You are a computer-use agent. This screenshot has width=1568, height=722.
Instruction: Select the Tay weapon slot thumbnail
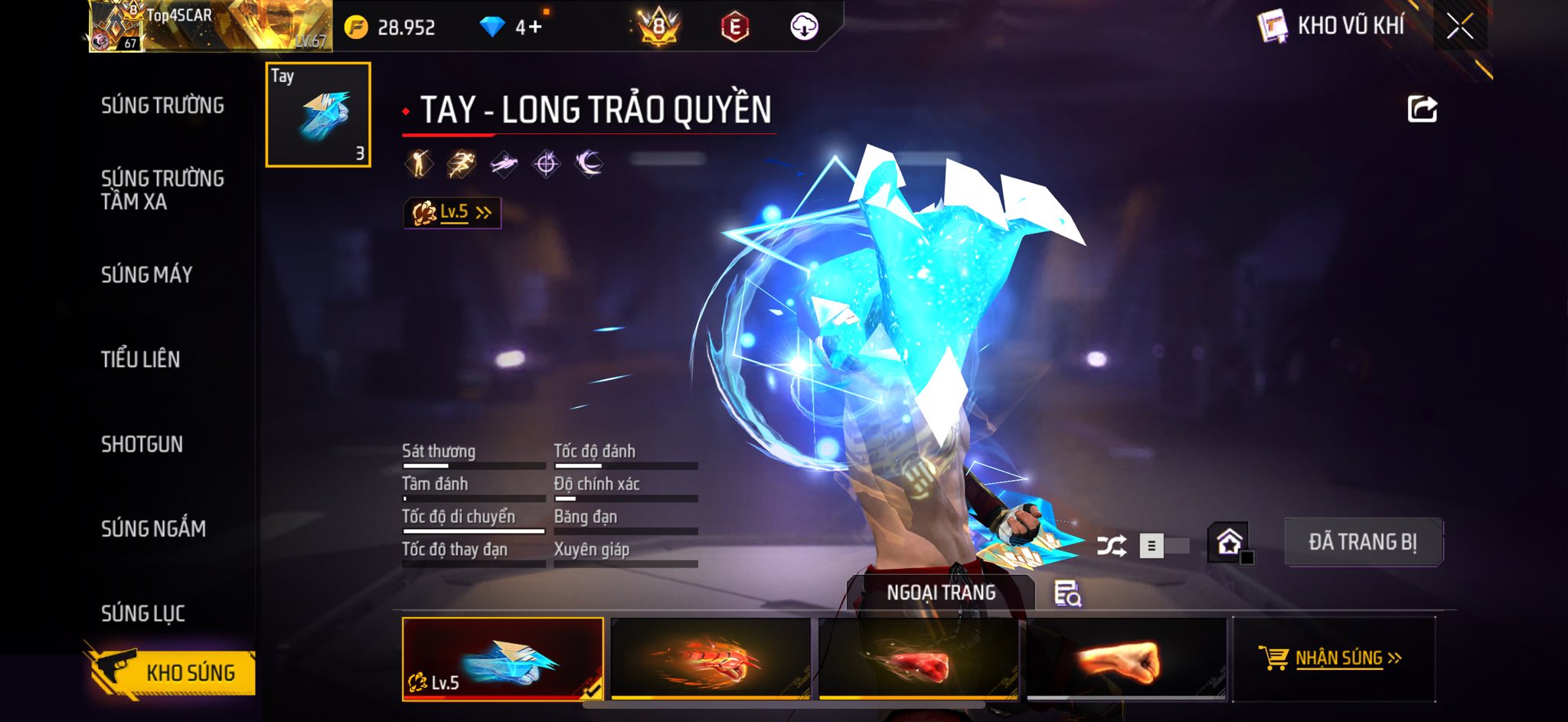click(318, 115)
